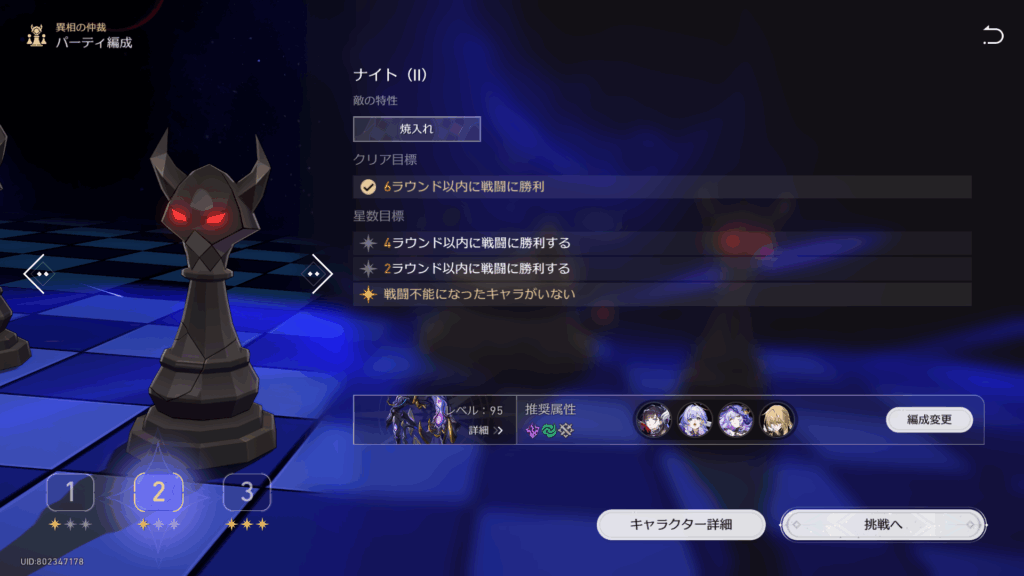
Task: Select the third party member portrait
Action: (736, 420)
